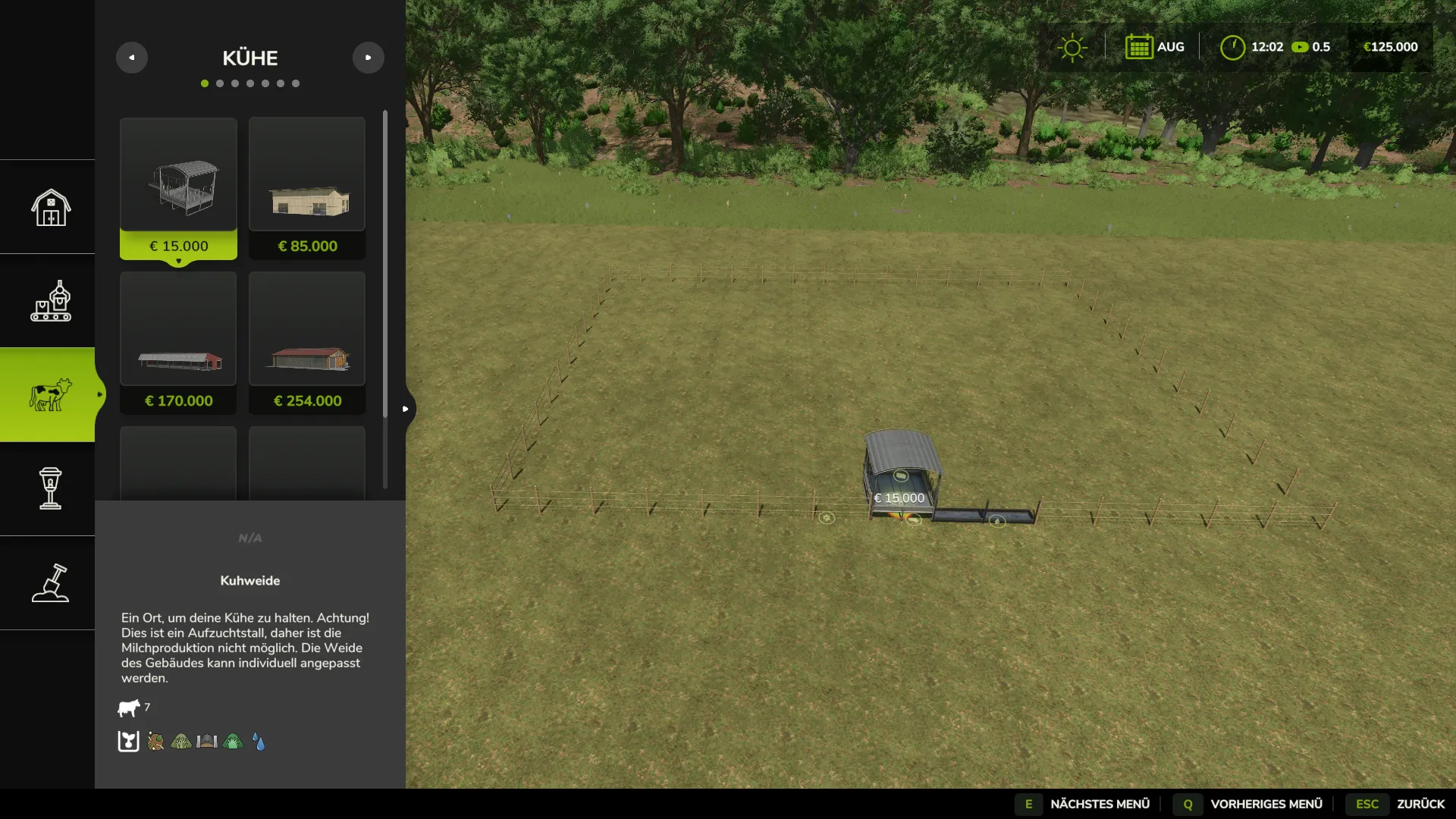This screenshot has width=1456, height=819.
Task: Select the €254.000 cow barn
Action: click(307, 343)
